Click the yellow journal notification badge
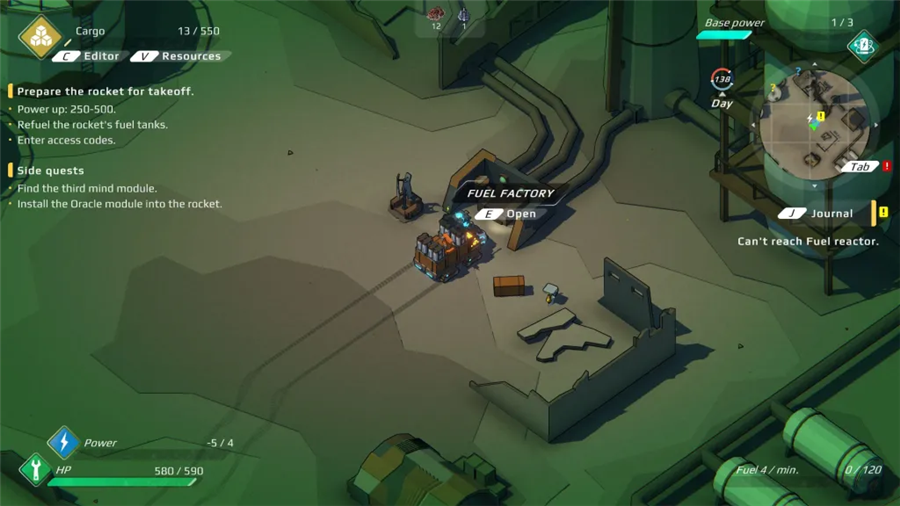The width and height of the screenshot is (900, 506). click(883, 213)
